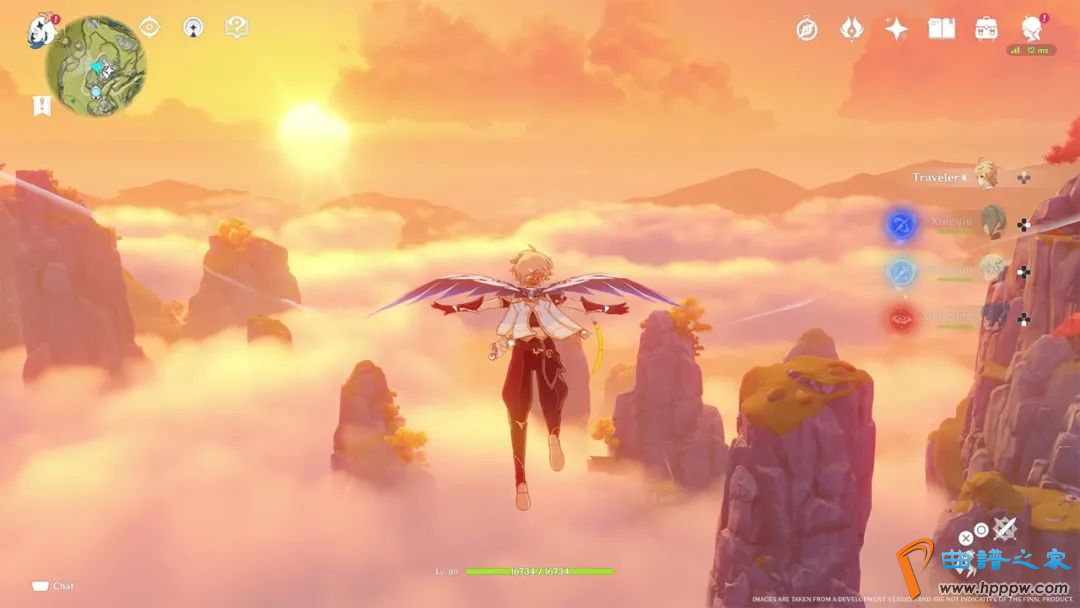1080x608 pixels.
Task: Open the circular minimap
Action: pyautogui.click(x=96, y=66)
